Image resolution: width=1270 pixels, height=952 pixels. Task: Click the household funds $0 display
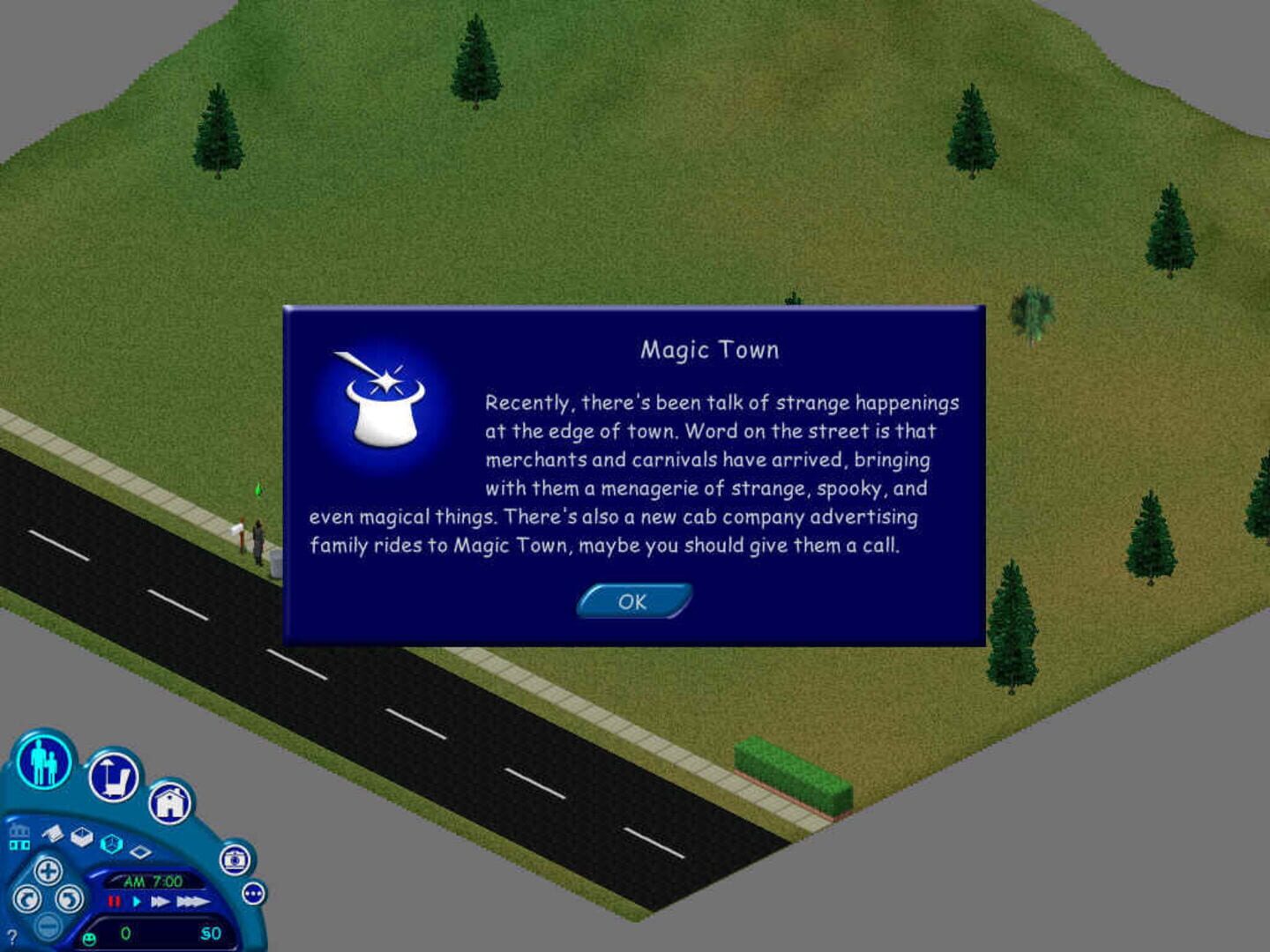pyautogui.click(x=210, y=933)
